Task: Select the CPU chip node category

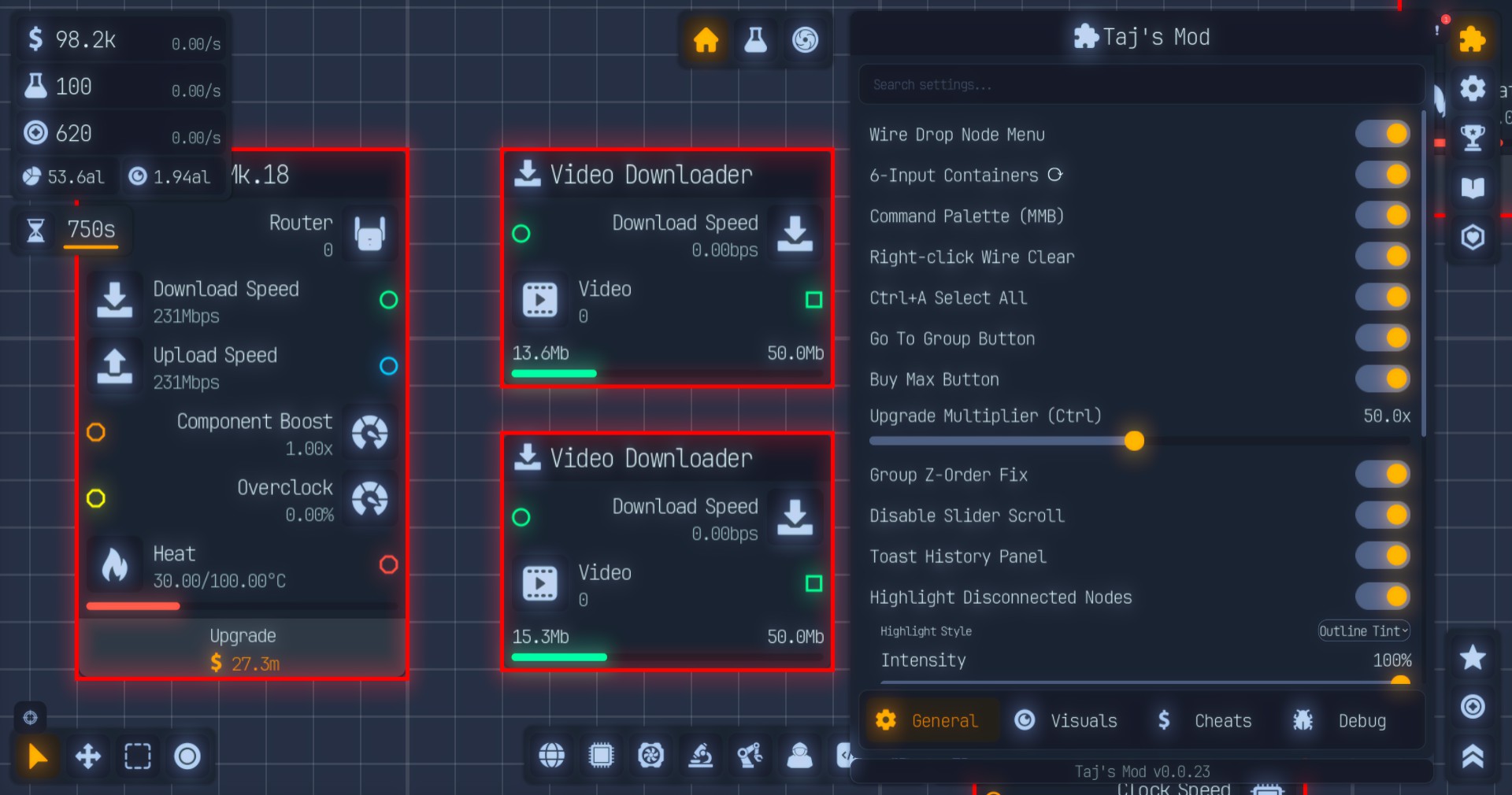Action: [600, 756]
